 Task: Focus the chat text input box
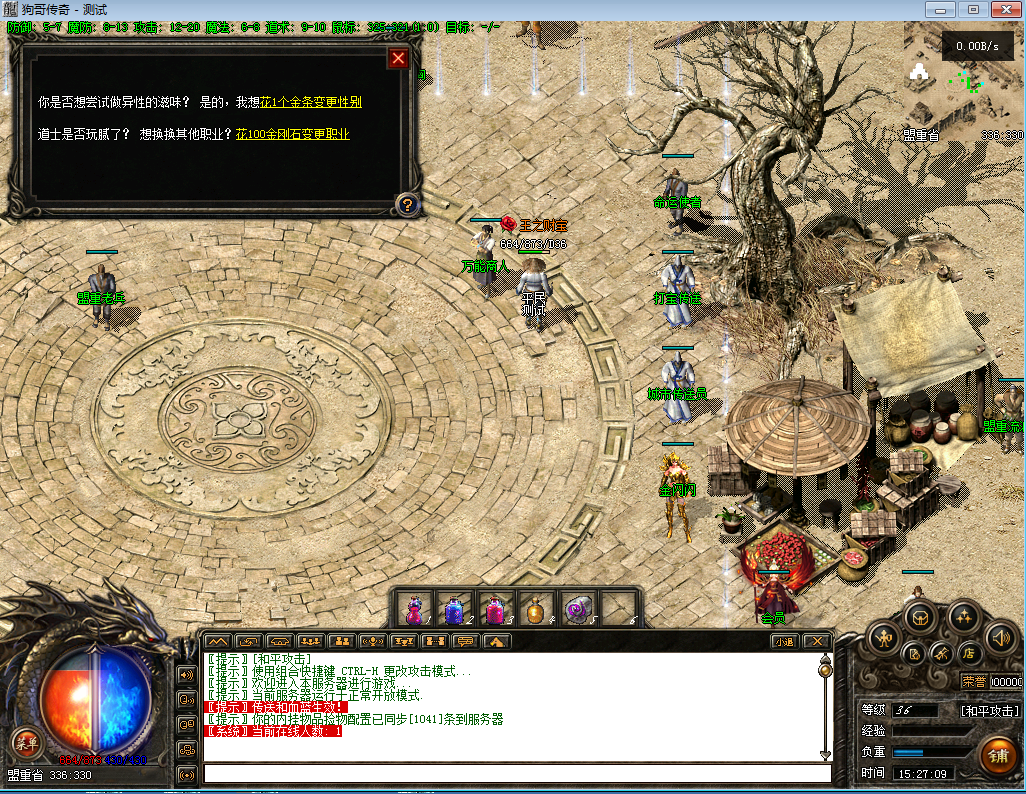click(x=517, y=773)
